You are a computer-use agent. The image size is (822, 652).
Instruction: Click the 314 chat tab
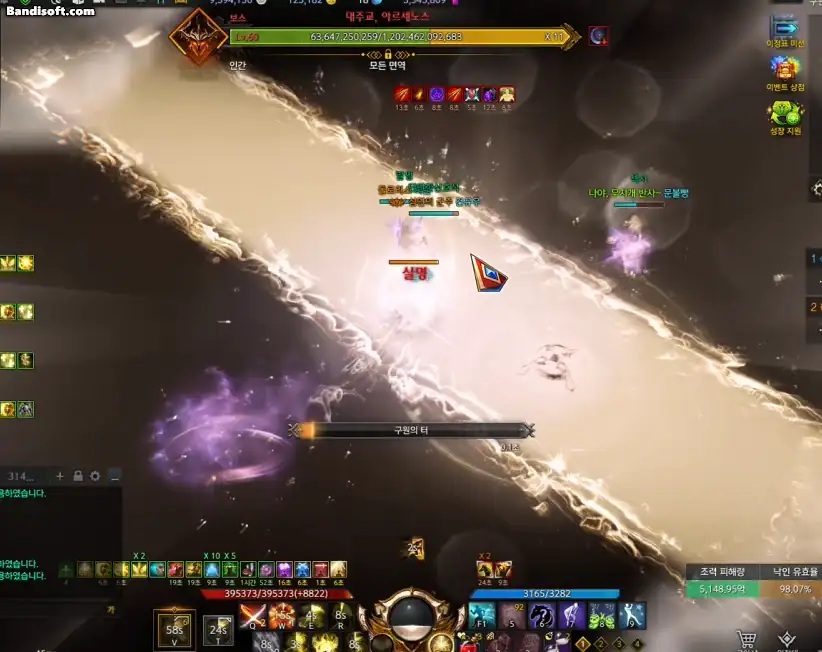point(22,476)
